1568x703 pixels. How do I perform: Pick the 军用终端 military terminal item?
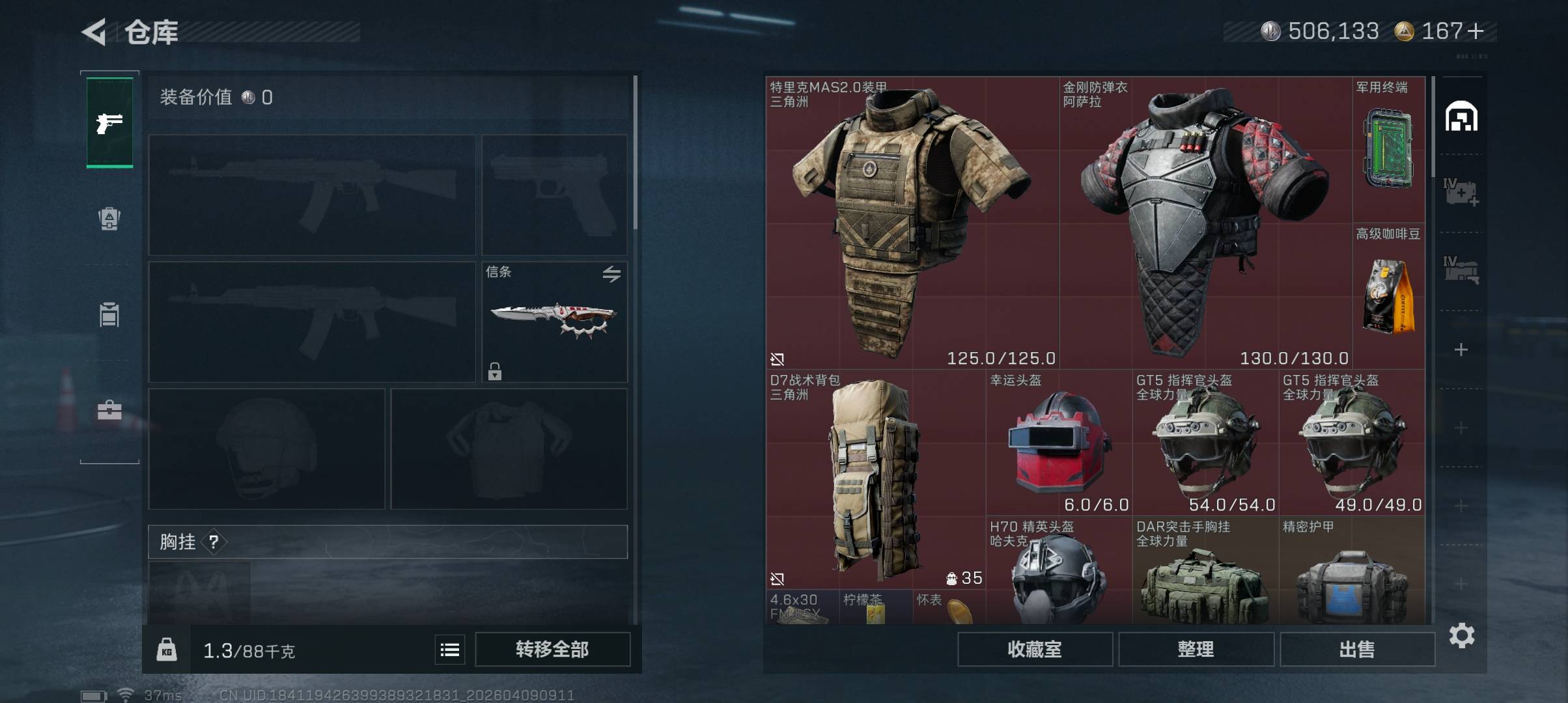[1388, 150]
